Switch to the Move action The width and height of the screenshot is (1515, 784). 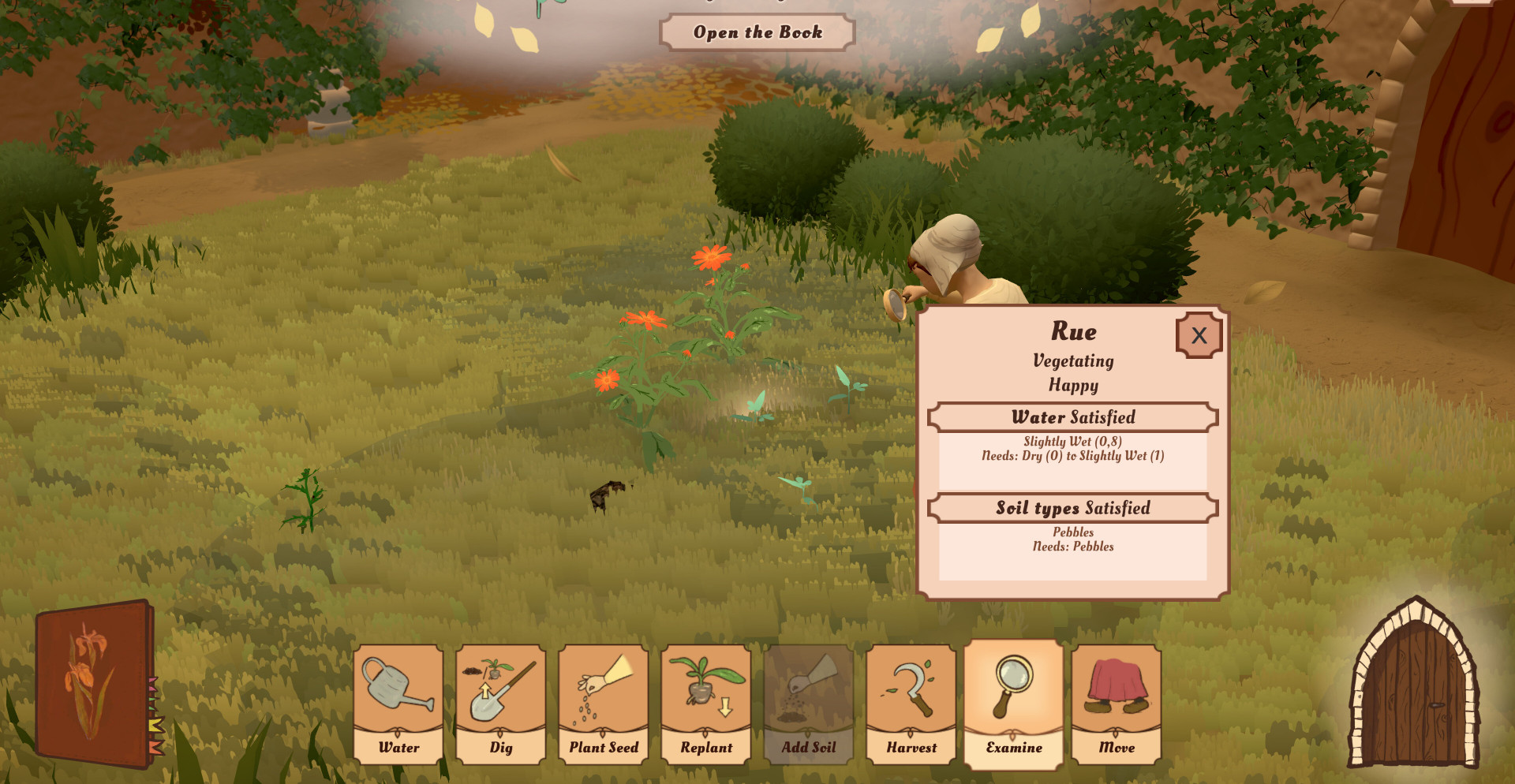pyautogui.click(x=1117, y=704)
